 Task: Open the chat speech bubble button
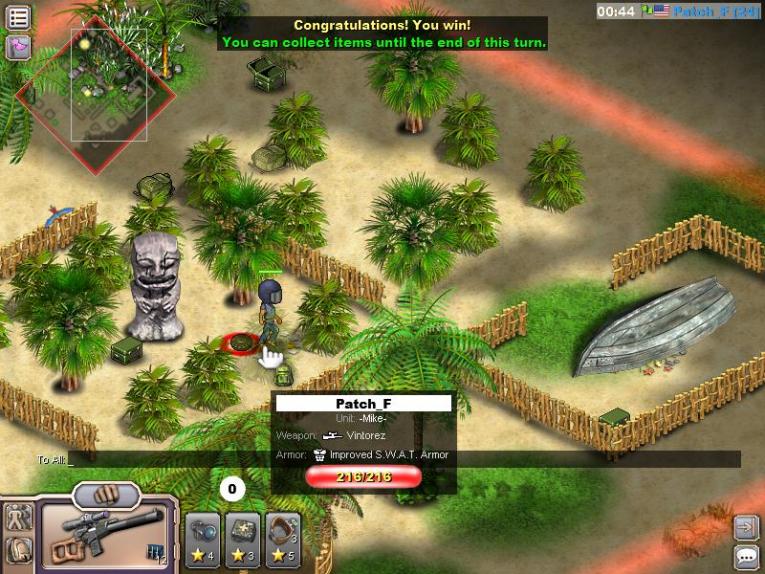pyautogui.click(x=746, y=557)
